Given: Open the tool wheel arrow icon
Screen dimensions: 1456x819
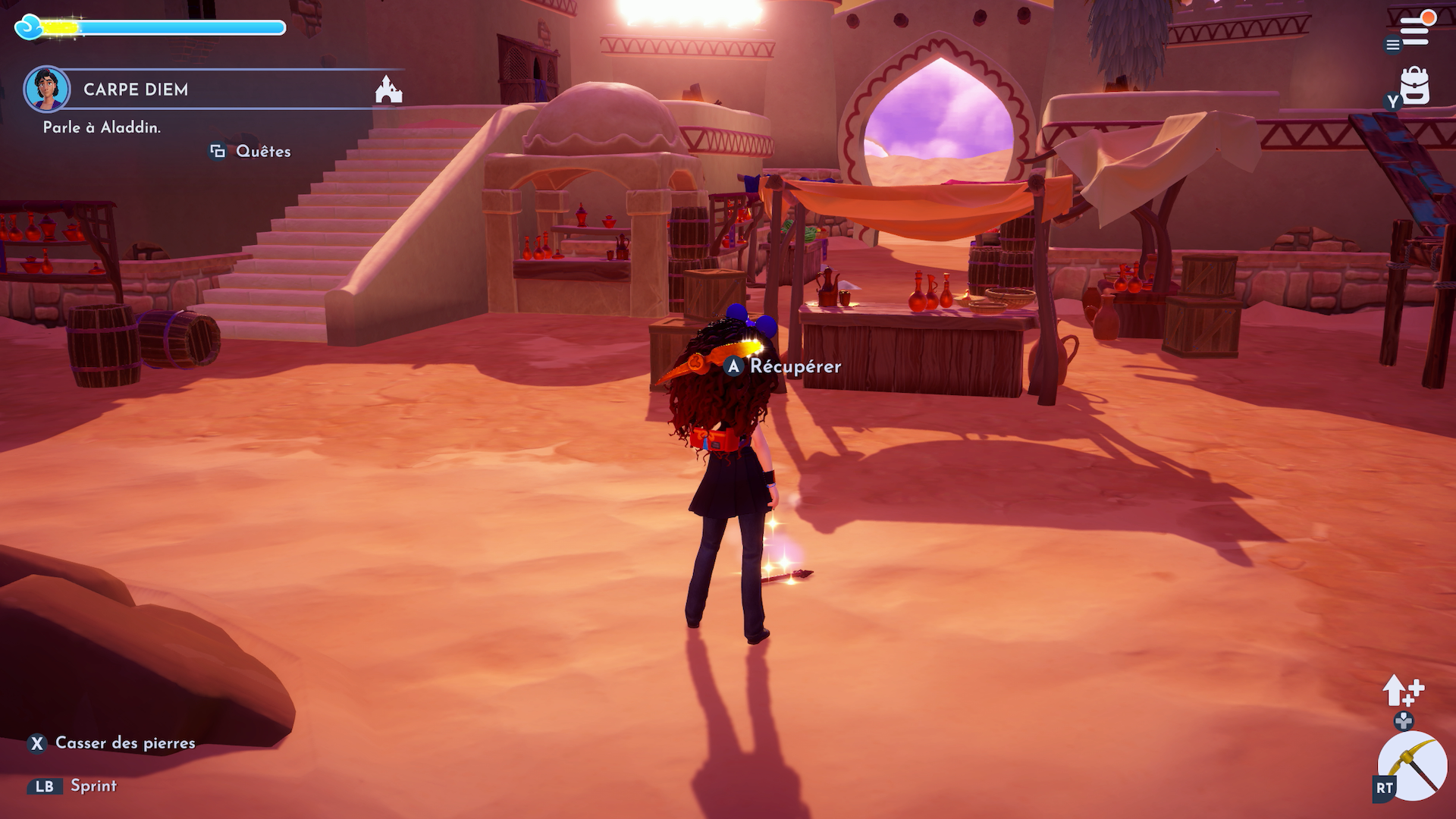Looking at the screenshot, I should (x=1402, y=690).
